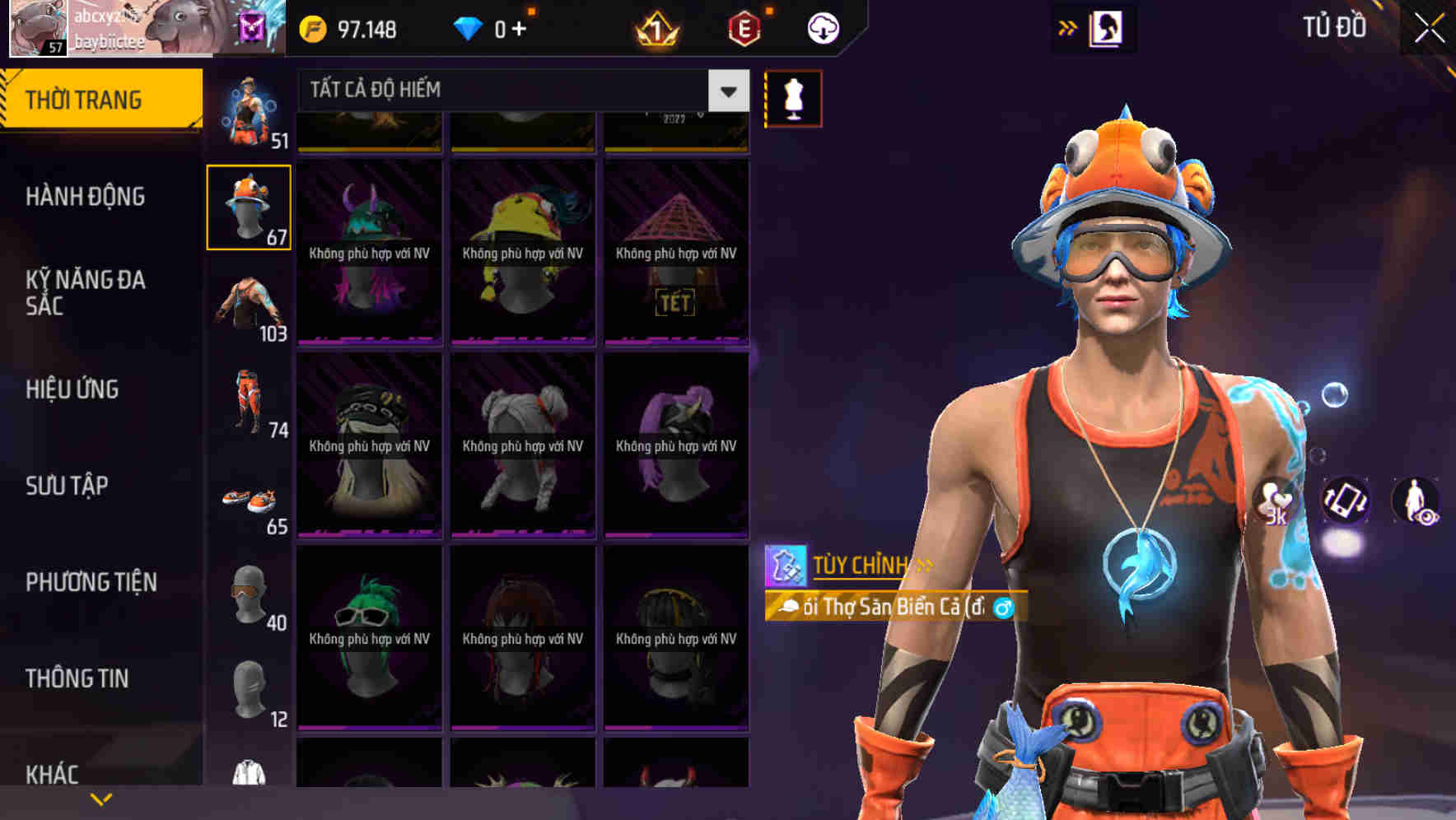Viewport: 1456px width, 820px height.
Task: Click the cloud download icon in top bar
Action: tap(823, 27)
